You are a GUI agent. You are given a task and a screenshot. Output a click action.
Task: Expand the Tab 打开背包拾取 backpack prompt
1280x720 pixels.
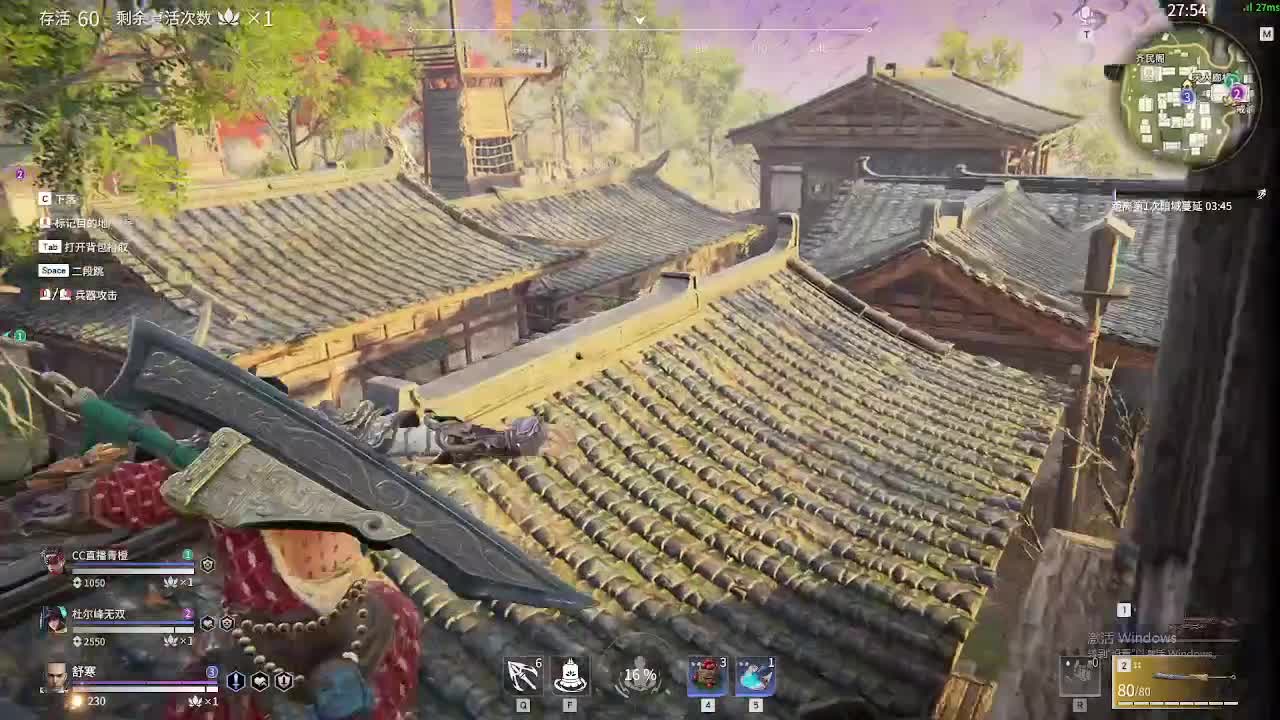click(x=80, y=246)
